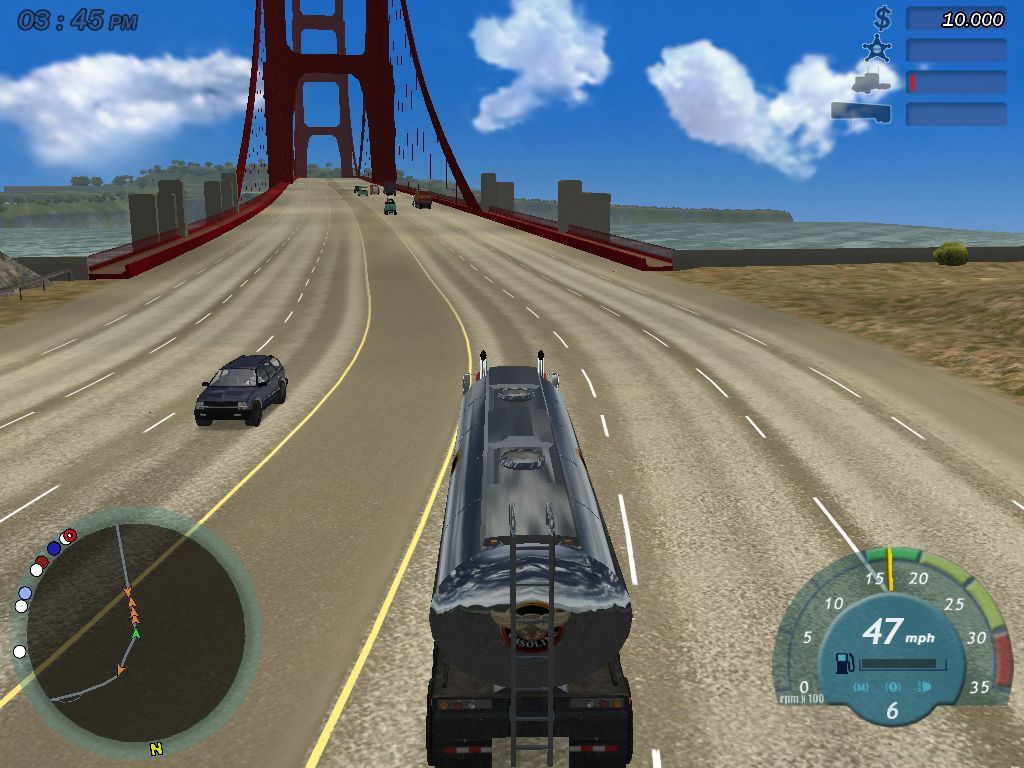Click the fuel pump icon
Screen dimensions: 1024x768
[845, 662]
